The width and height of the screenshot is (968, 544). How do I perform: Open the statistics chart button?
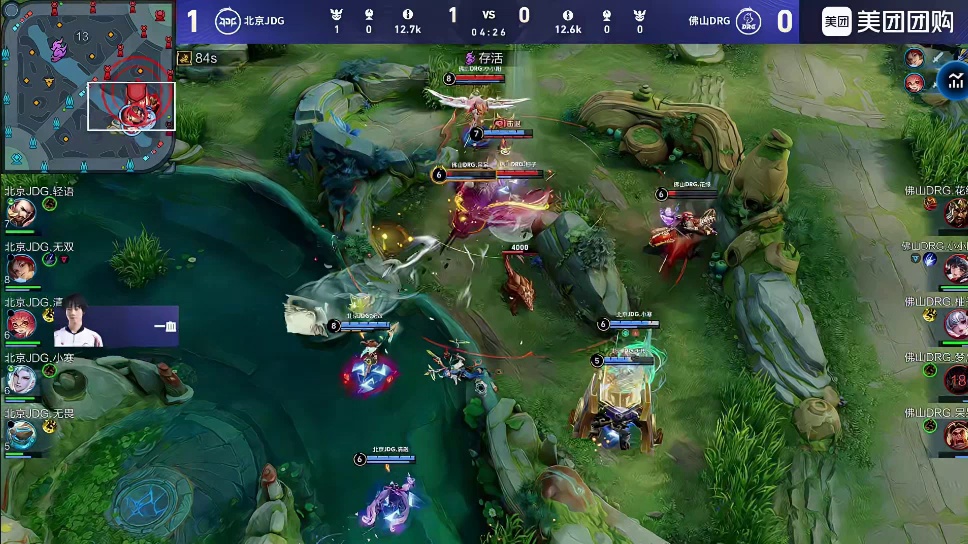point(946,84)
